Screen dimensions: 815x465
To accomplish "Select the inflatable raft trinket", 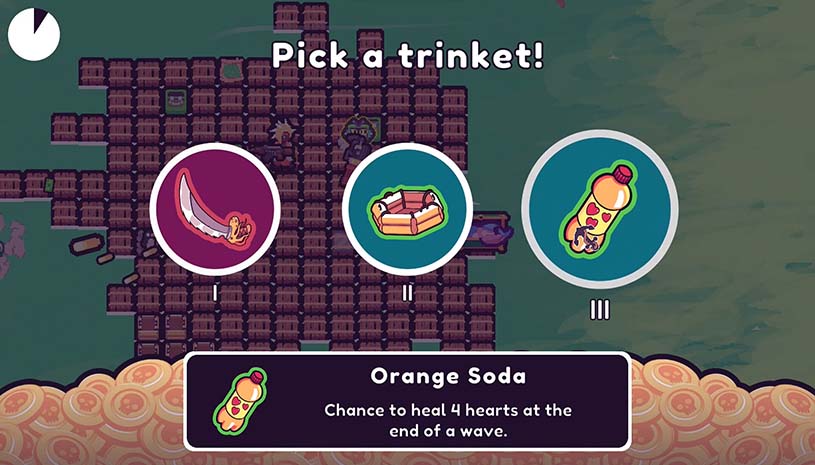I will point(407,209).
